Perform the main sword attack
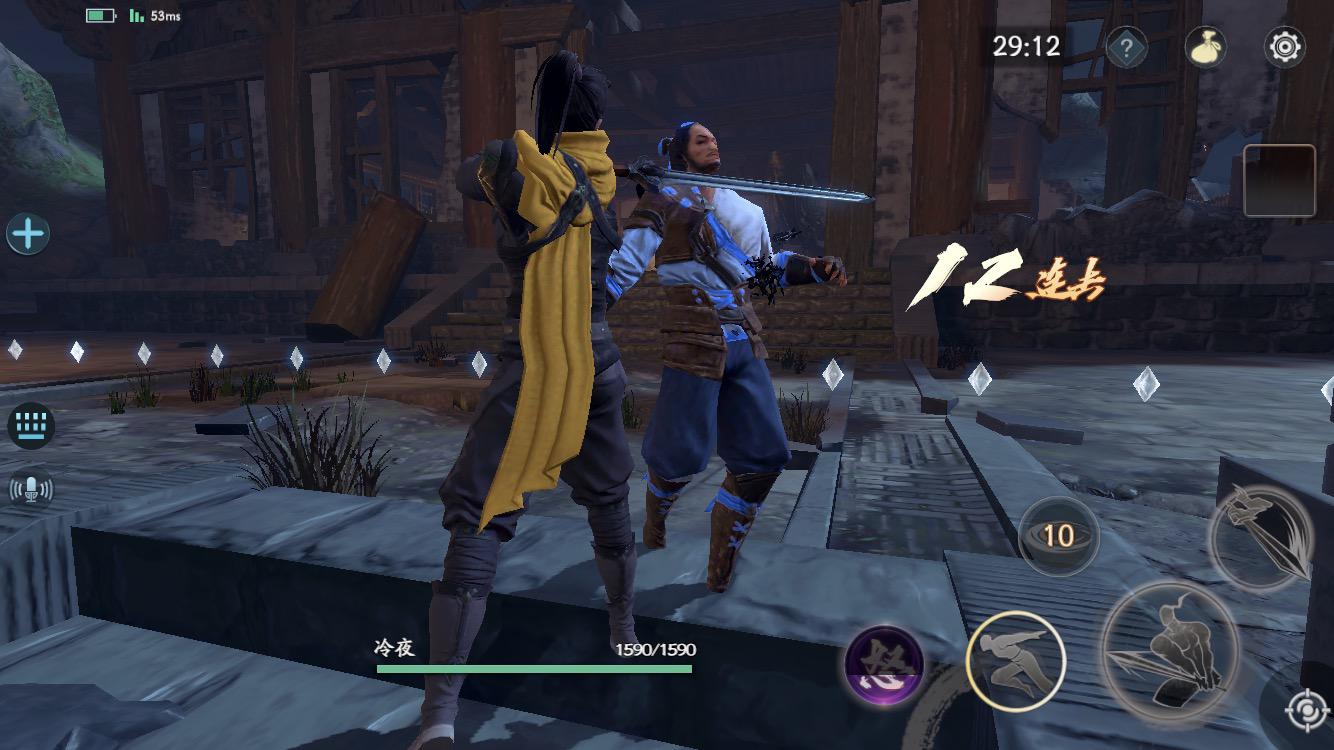Viewport: 1334px width, 750px height. pos(1171,650)
